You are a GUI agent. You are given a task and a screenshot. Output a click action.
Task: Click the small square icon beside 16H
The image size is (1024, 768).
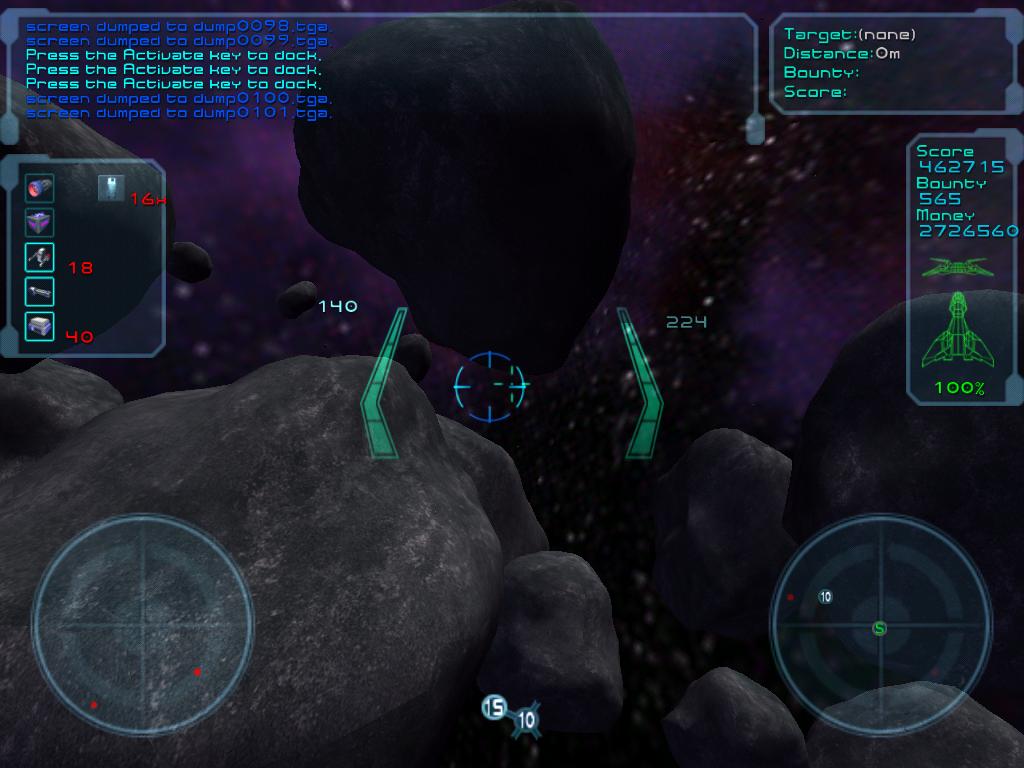111,188
